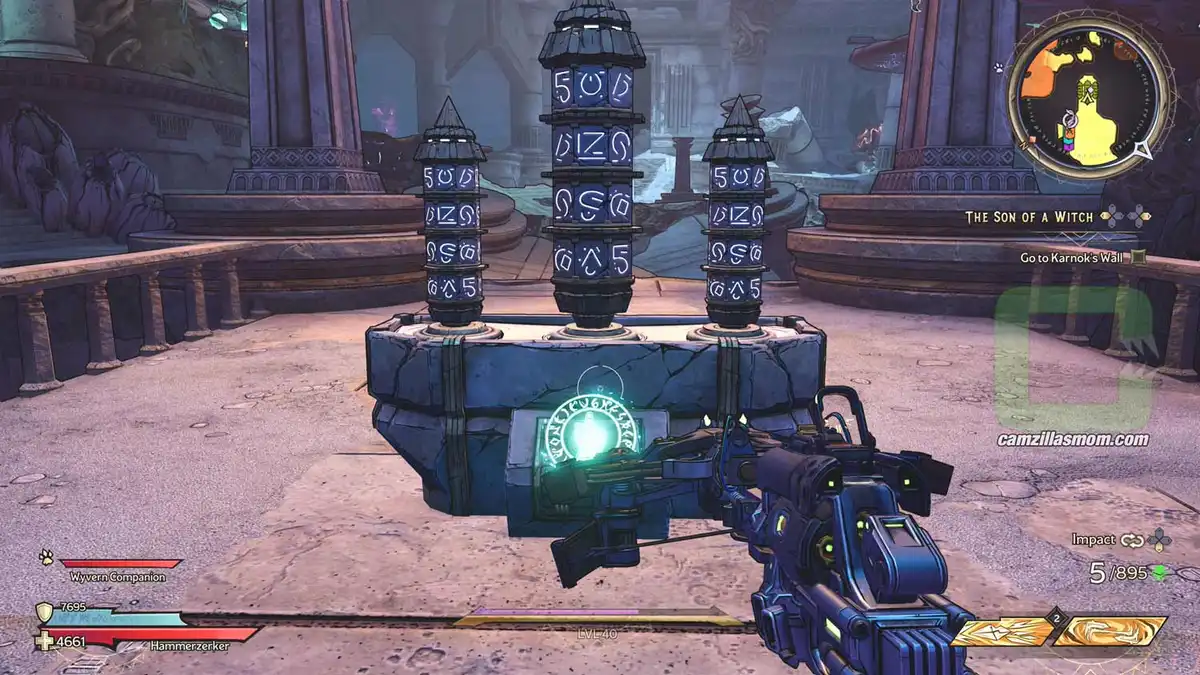Screen dimensions: 1200x675
Task: Click the Wyvern Companion paw icon
Action: tap(46, 558)
